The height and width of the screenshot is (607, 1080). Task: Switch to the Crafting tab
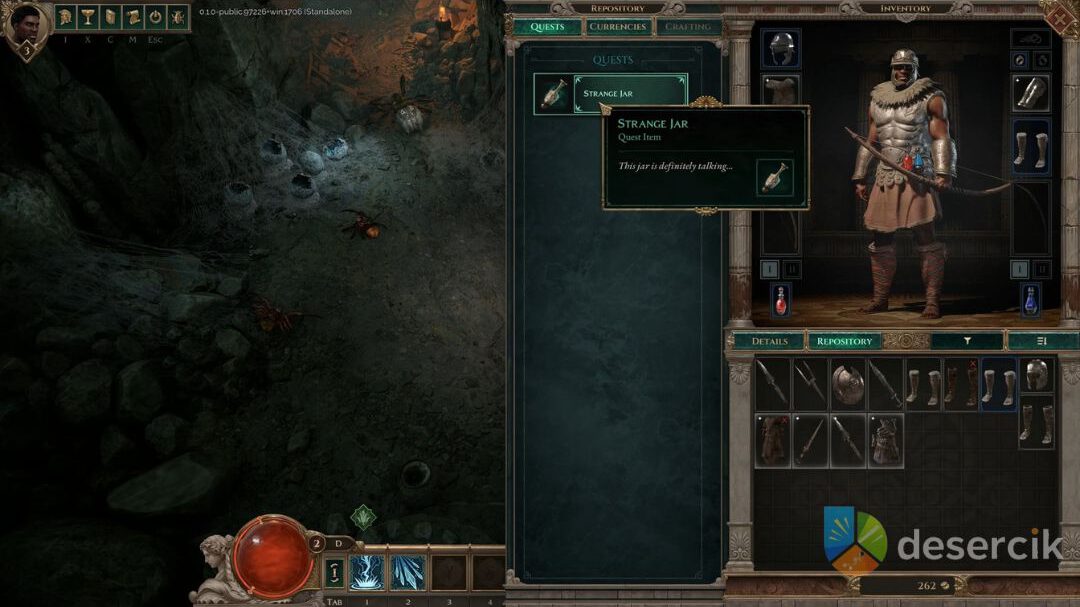click(688, 27)
